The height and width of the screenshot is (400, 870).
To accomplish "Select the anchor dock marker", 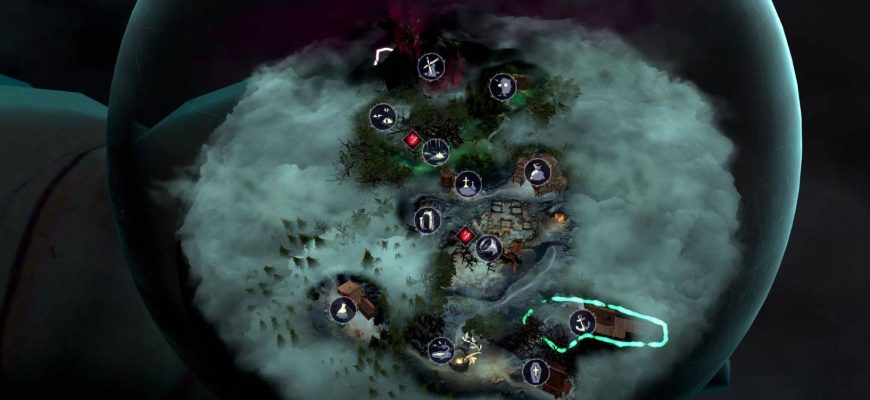I will (582, 322).
